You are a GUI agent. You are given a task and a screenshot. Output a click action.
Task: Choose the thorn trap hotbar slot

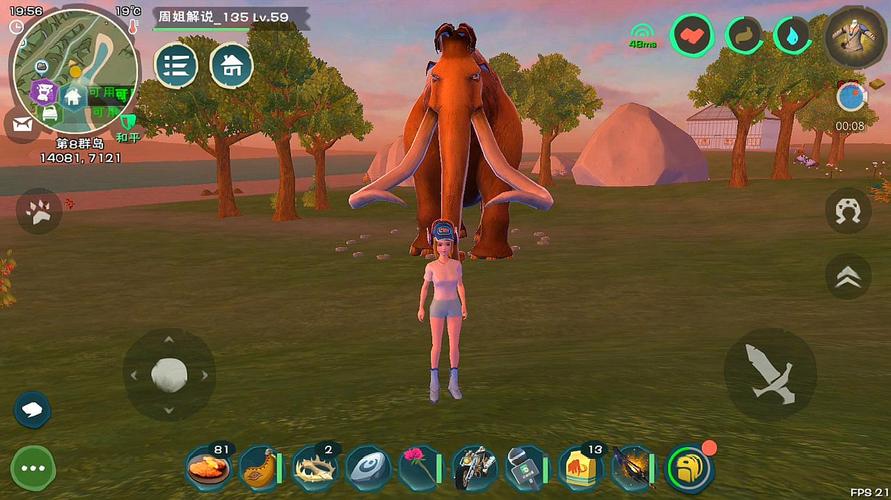coord(314,466)
